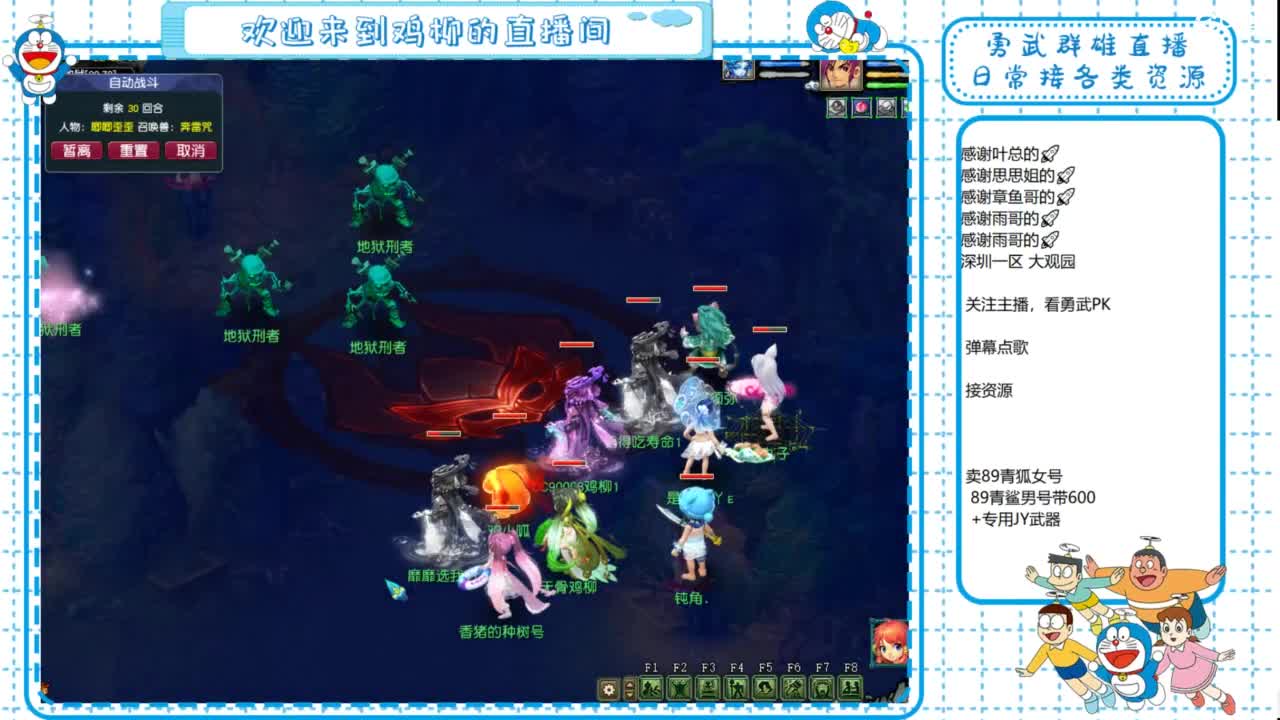Image resolution: width=1280 pixels, height=720 pixels.
Task: Select the summoned pet portrait
Action: [x=737, y=72]
